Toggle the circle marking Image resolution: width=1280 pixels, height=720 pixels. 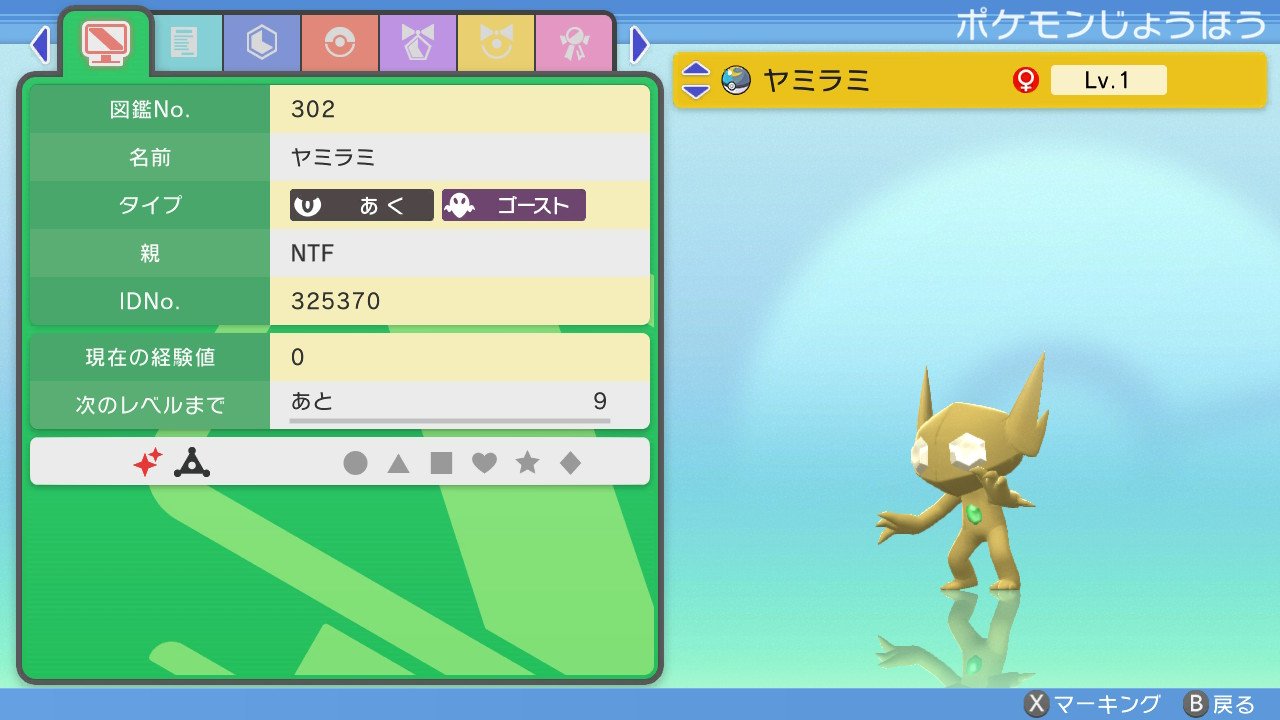click(x=356, y=462)
